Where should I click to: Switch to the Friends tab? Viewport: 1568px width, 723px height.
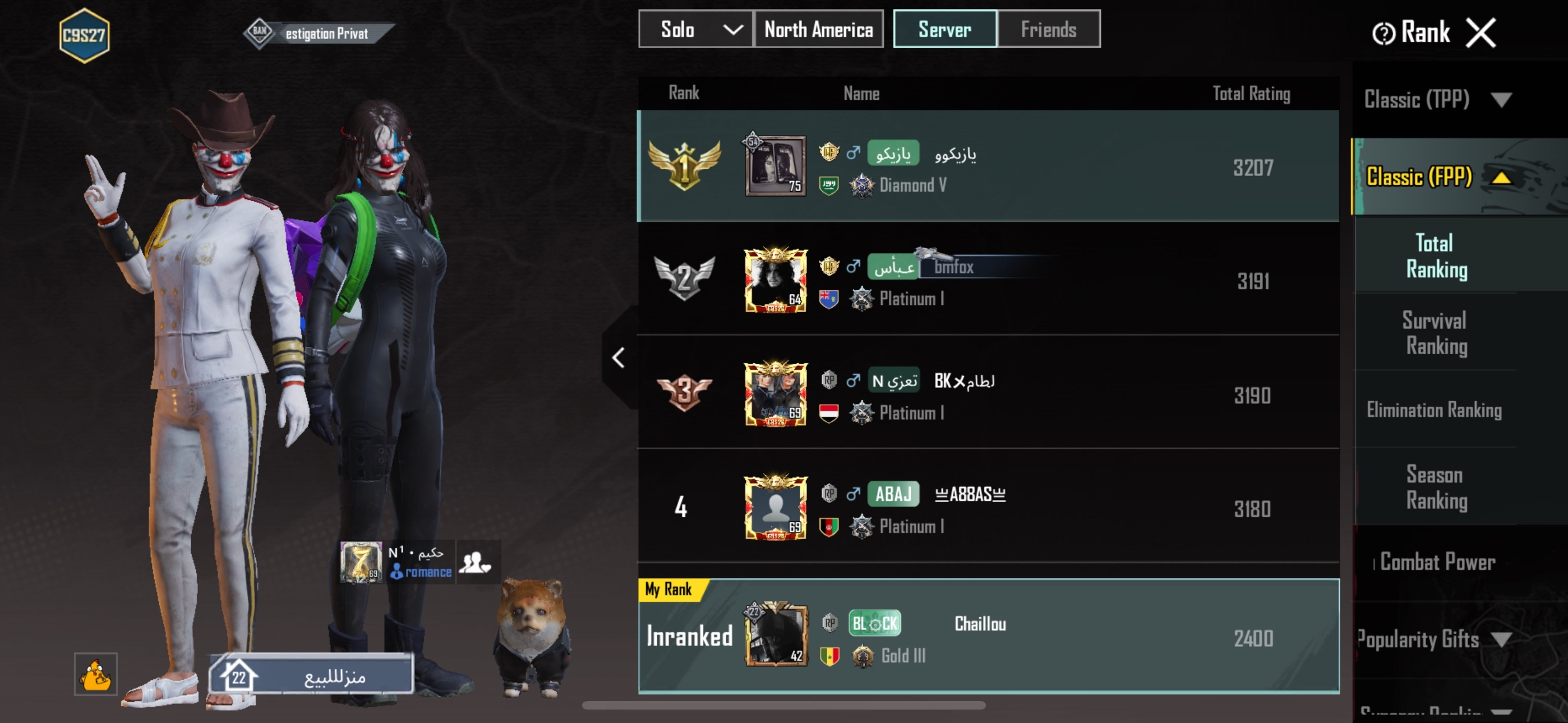tap(1048, 29)
